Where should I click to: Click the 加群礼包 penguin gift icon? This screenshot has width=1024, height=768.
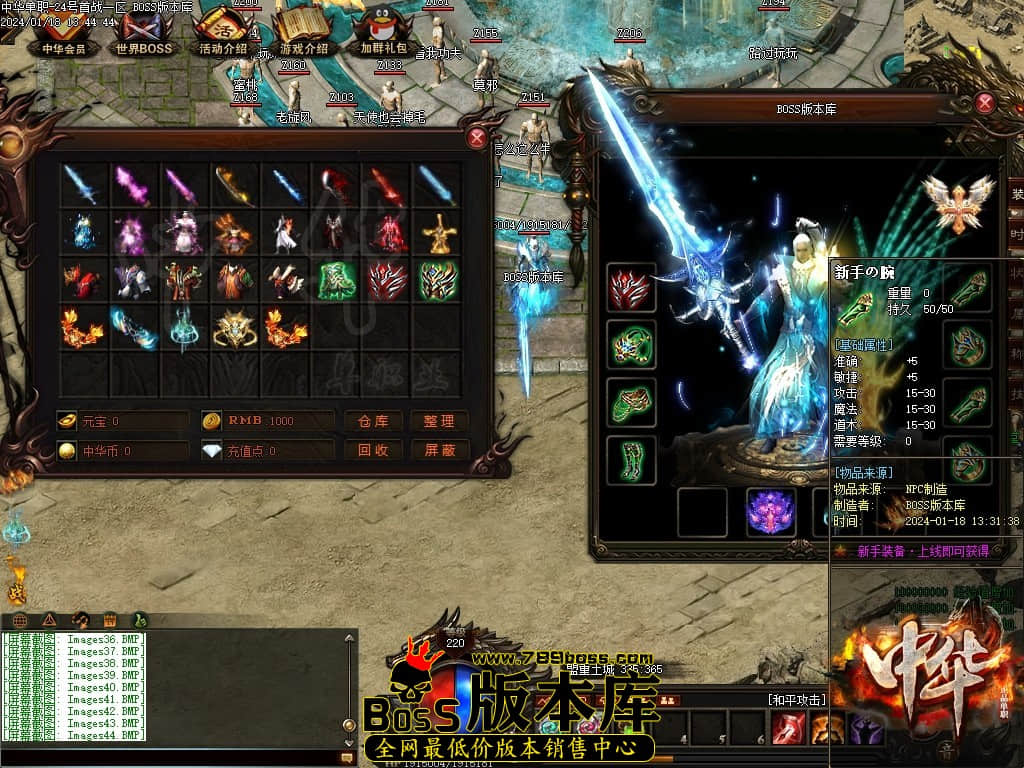click(x=383, y=36)
